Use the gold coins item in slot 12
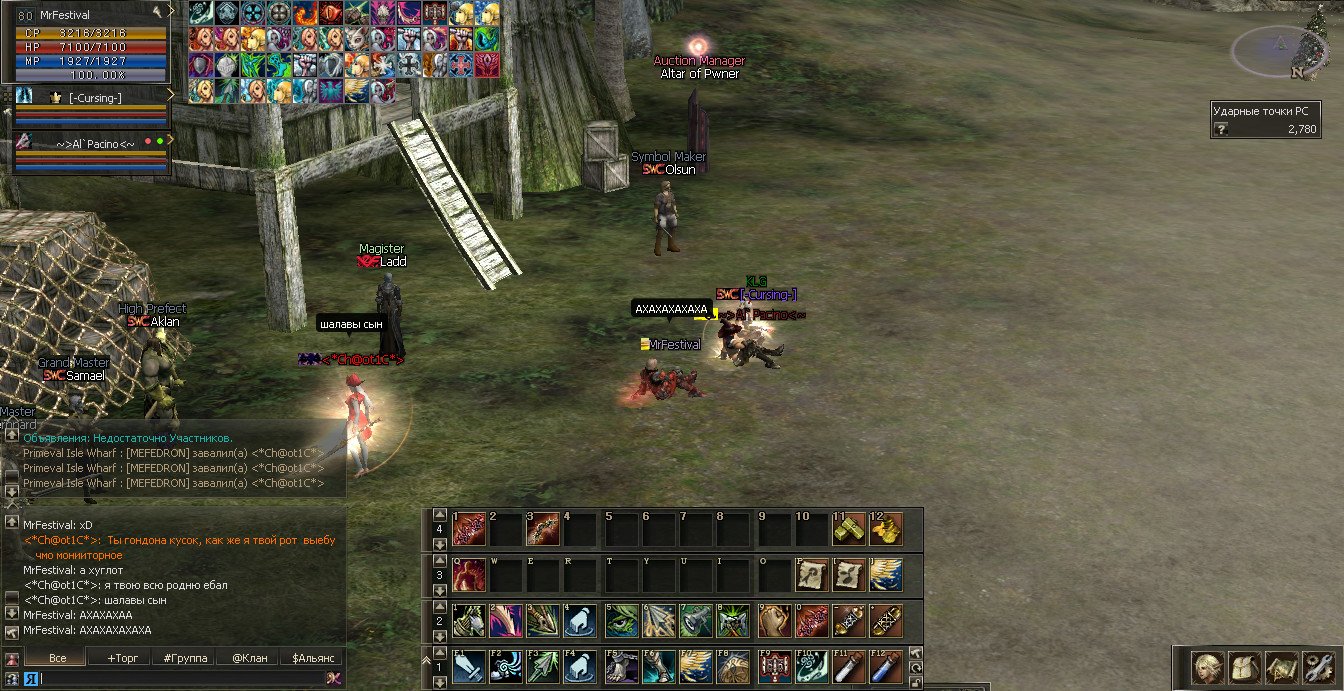 (x=885, y=528)
